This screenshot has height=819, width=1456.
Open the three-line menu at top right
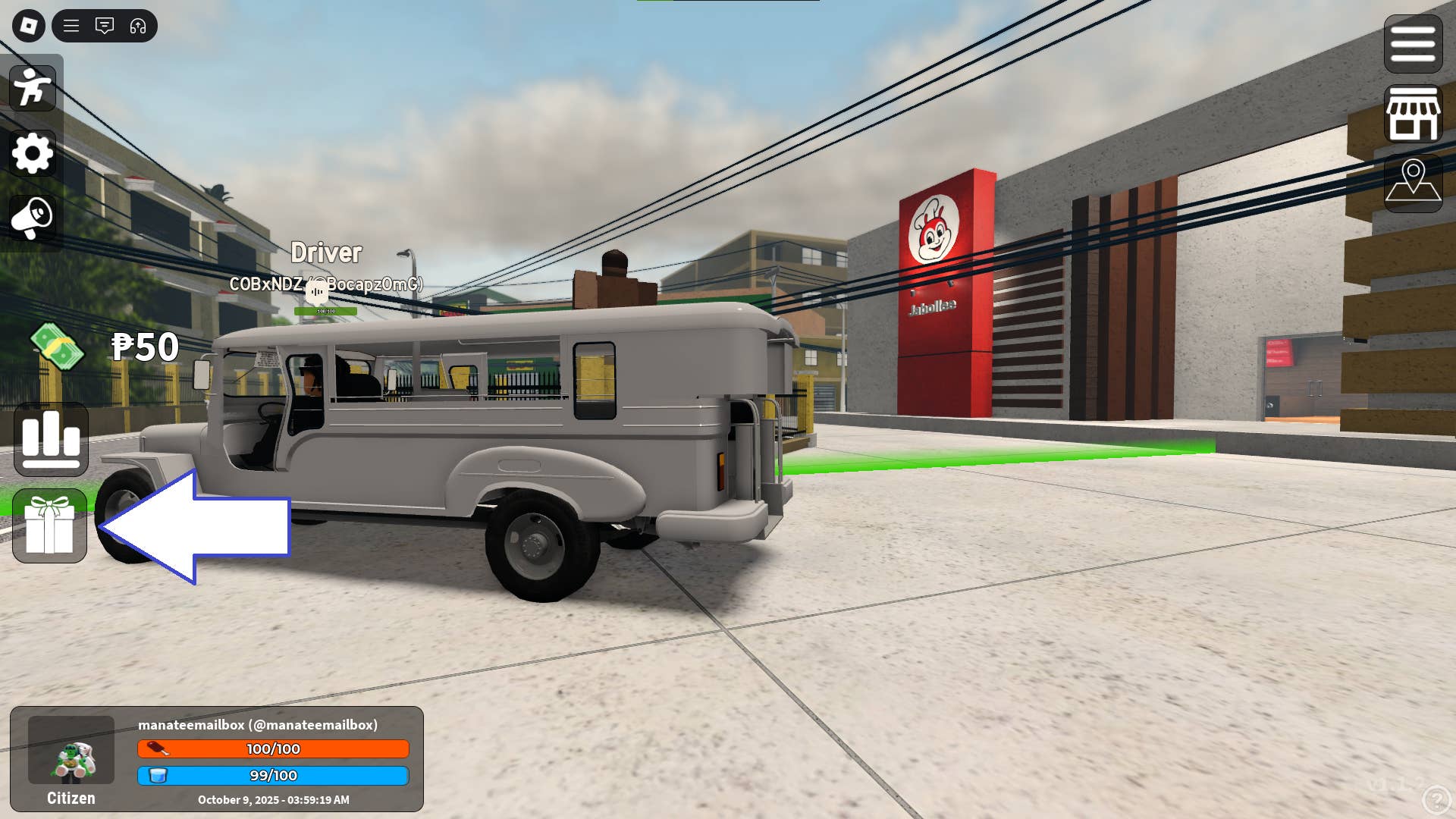click(1413, 44)
